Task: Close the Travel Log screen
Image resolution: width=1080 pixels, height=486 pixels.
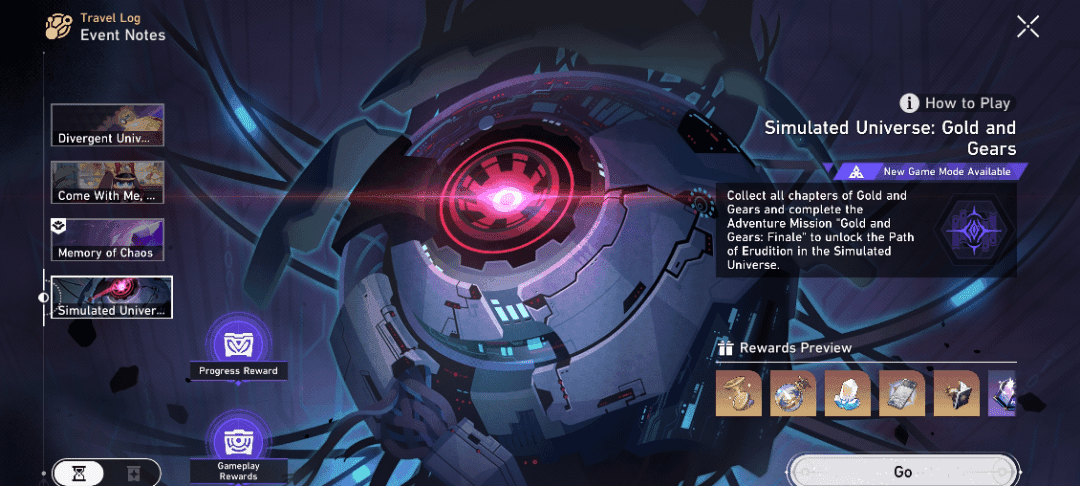Action: [1028, 27]
